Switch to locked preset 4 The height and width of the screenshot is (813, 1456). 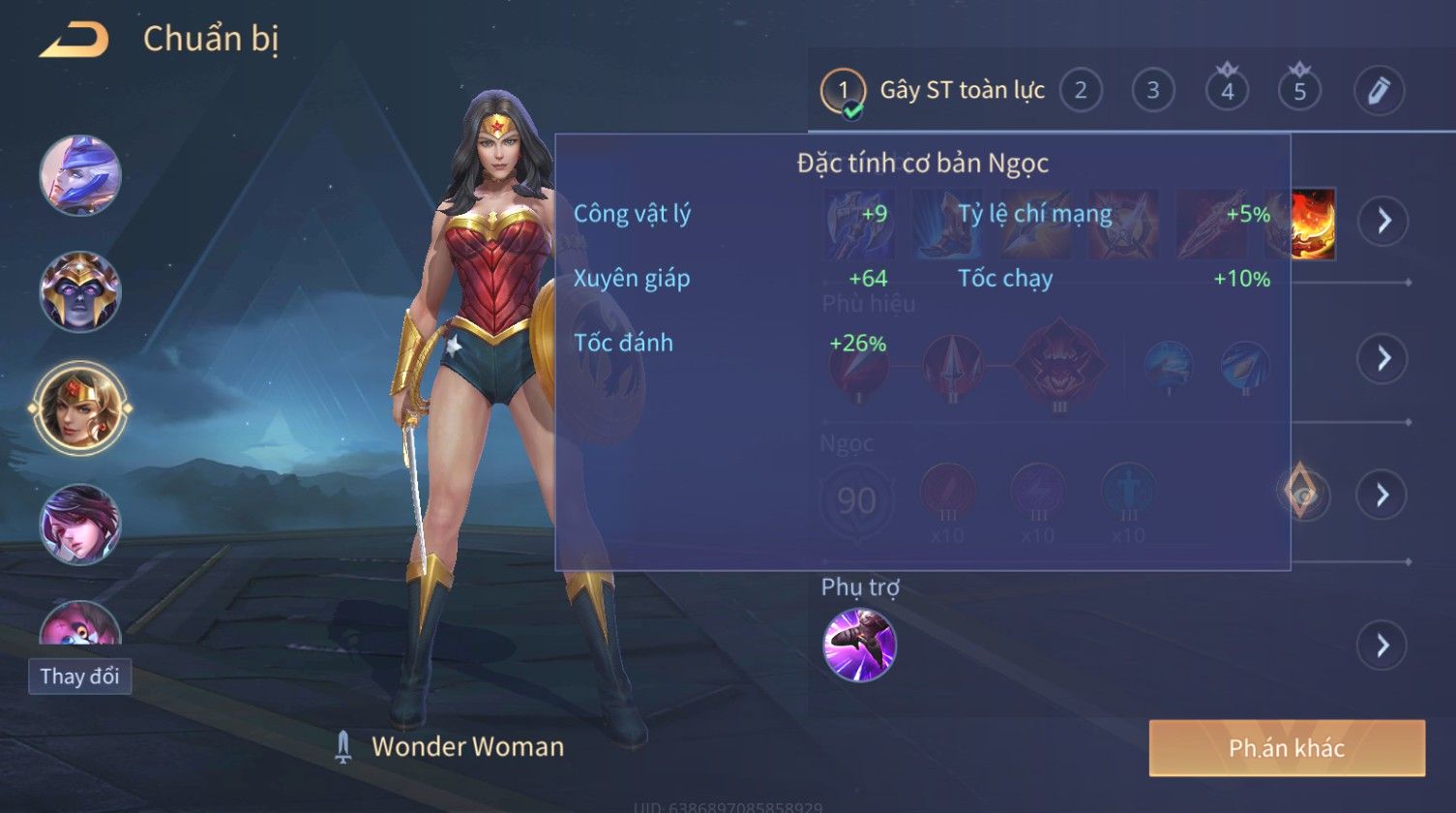point(1227,91)
